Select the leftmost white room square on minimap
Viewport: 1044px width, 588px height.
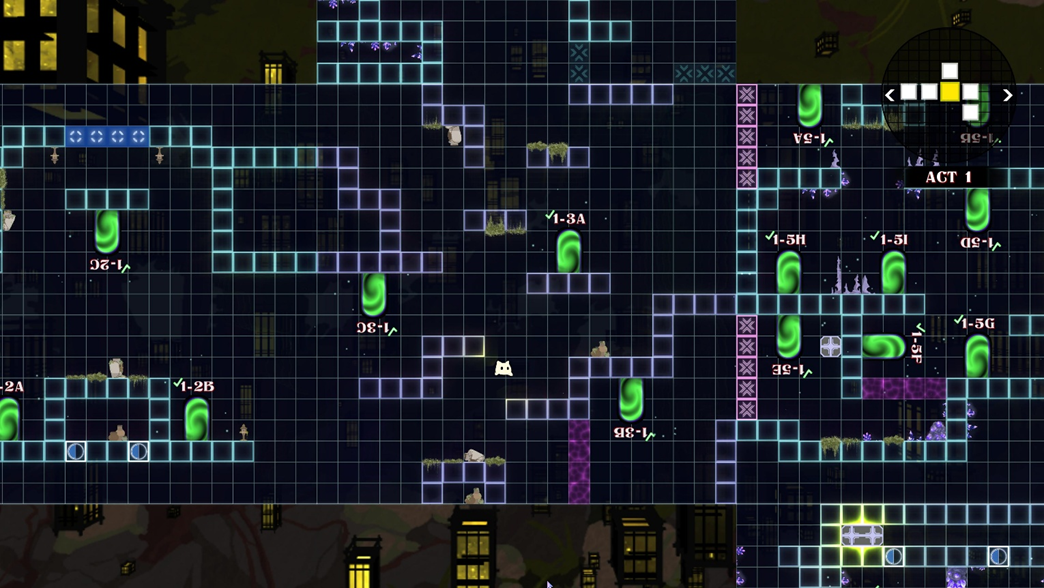[909, 92]
